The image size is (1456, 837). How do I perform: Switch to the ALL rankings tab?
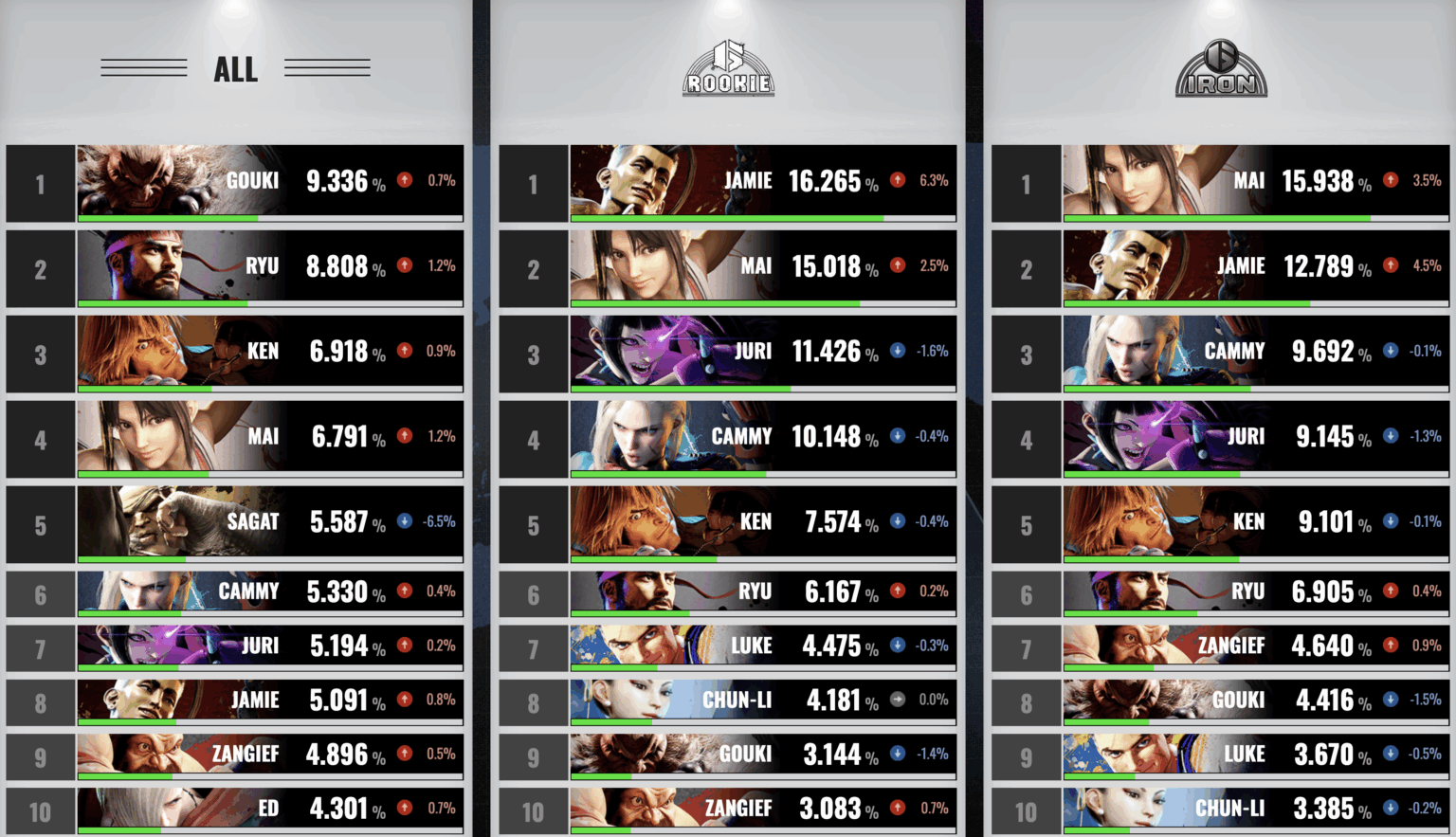(234, 68)
